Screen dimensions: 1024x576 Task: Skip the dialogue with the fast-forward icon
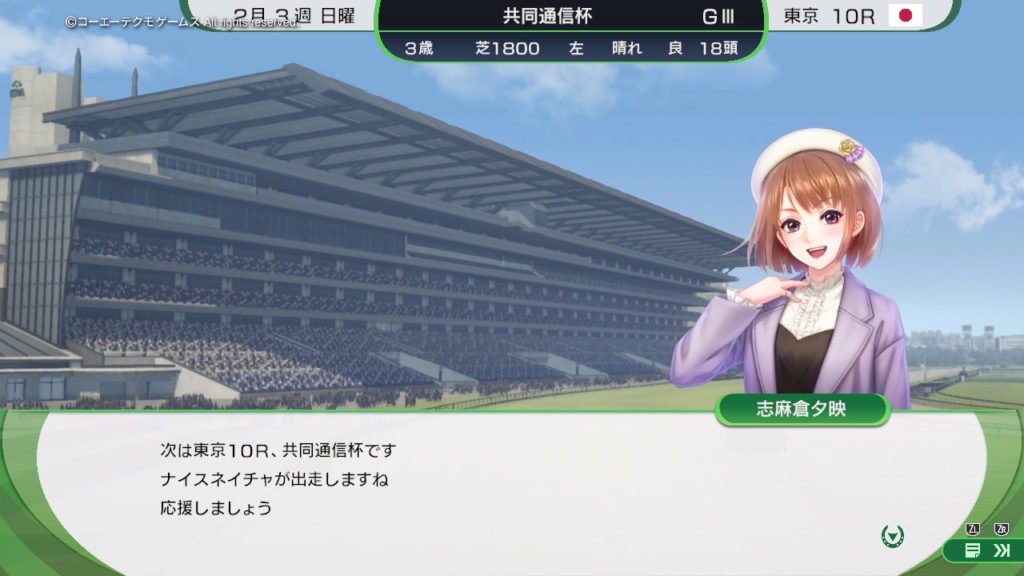tap(1001, 550)
